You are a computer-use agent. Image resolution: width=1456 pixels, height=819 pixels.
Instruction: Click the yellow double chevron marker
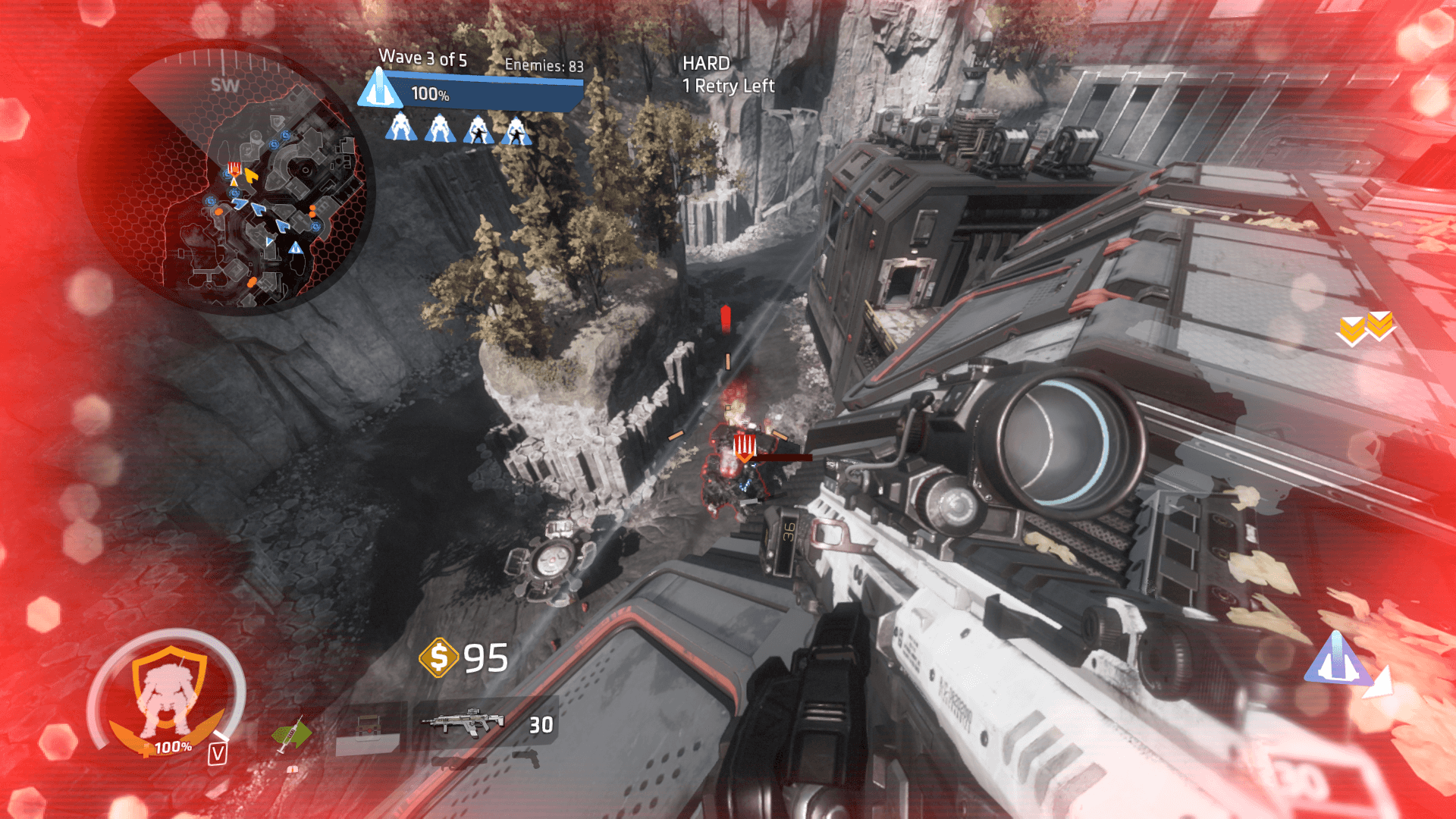point(1366,328)
